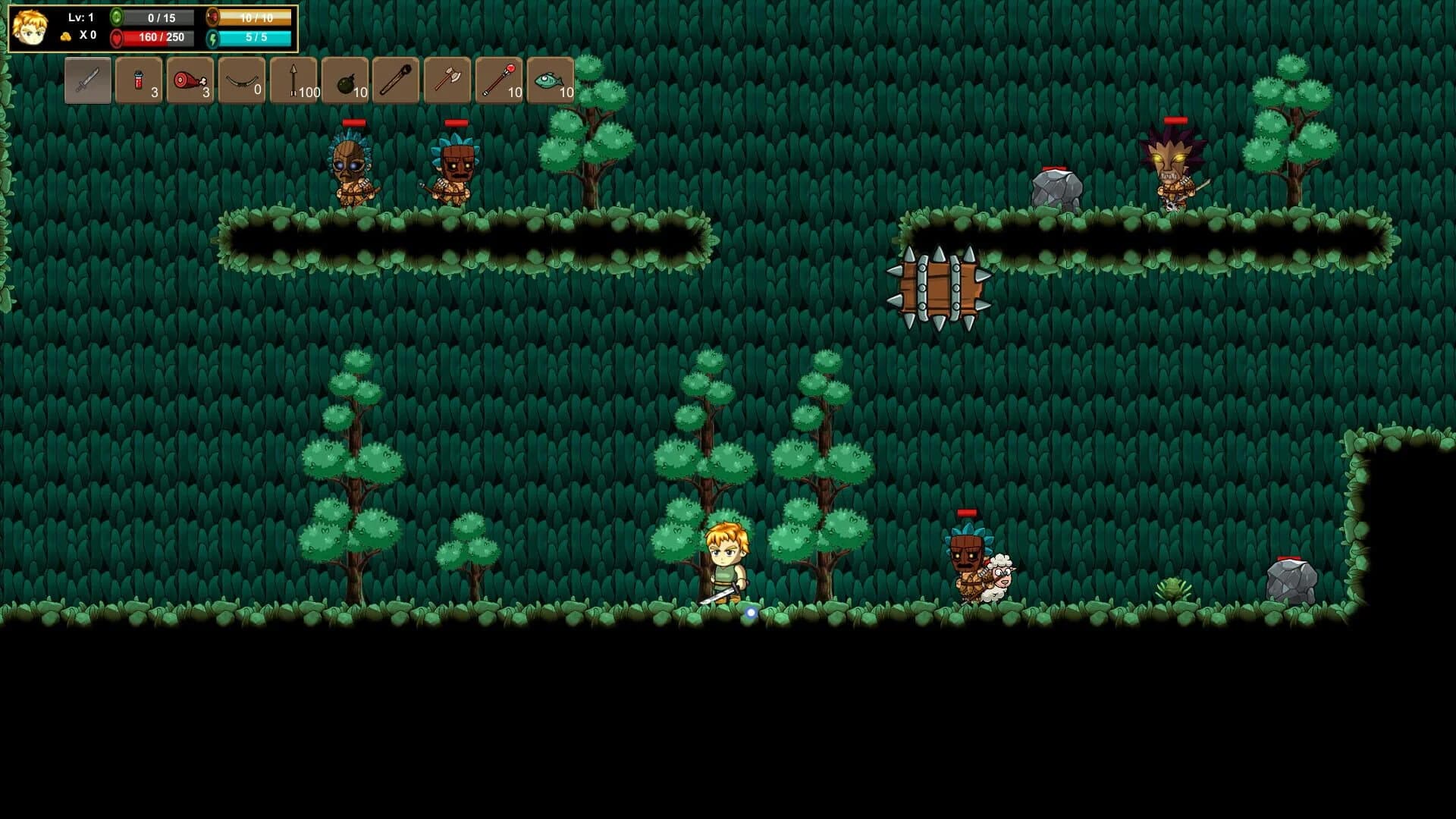Image resolution: width=1456 pixels, height=819 pixels.
Task: Select the red-tipped staff slot
Action: click(x=497, y=80)
